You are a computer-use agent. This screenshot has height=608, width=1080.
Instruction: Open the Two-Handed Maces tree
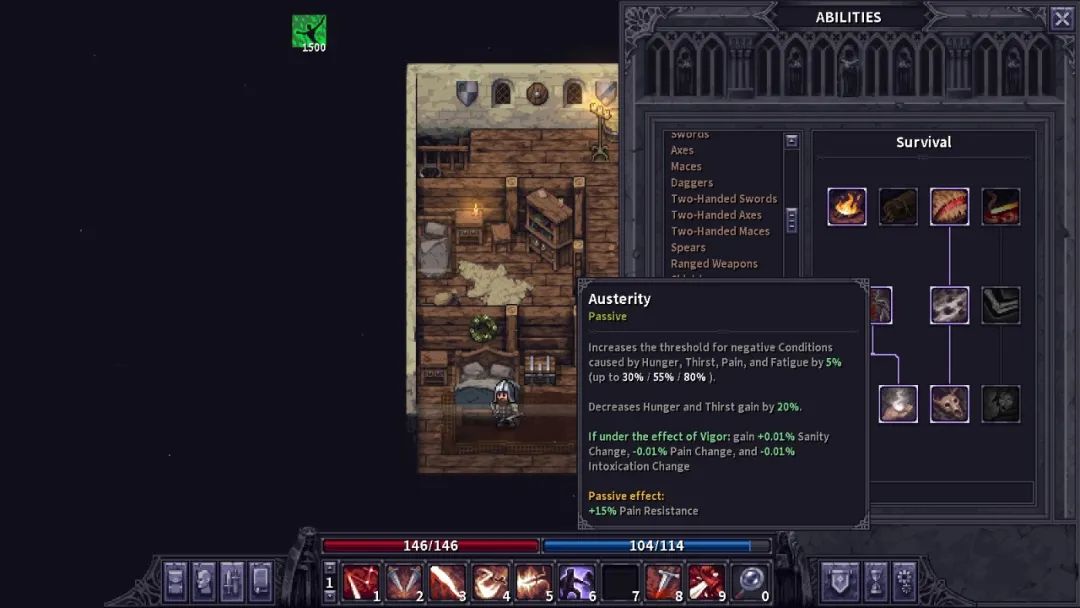pyautogui.click(x=720, y=231)
